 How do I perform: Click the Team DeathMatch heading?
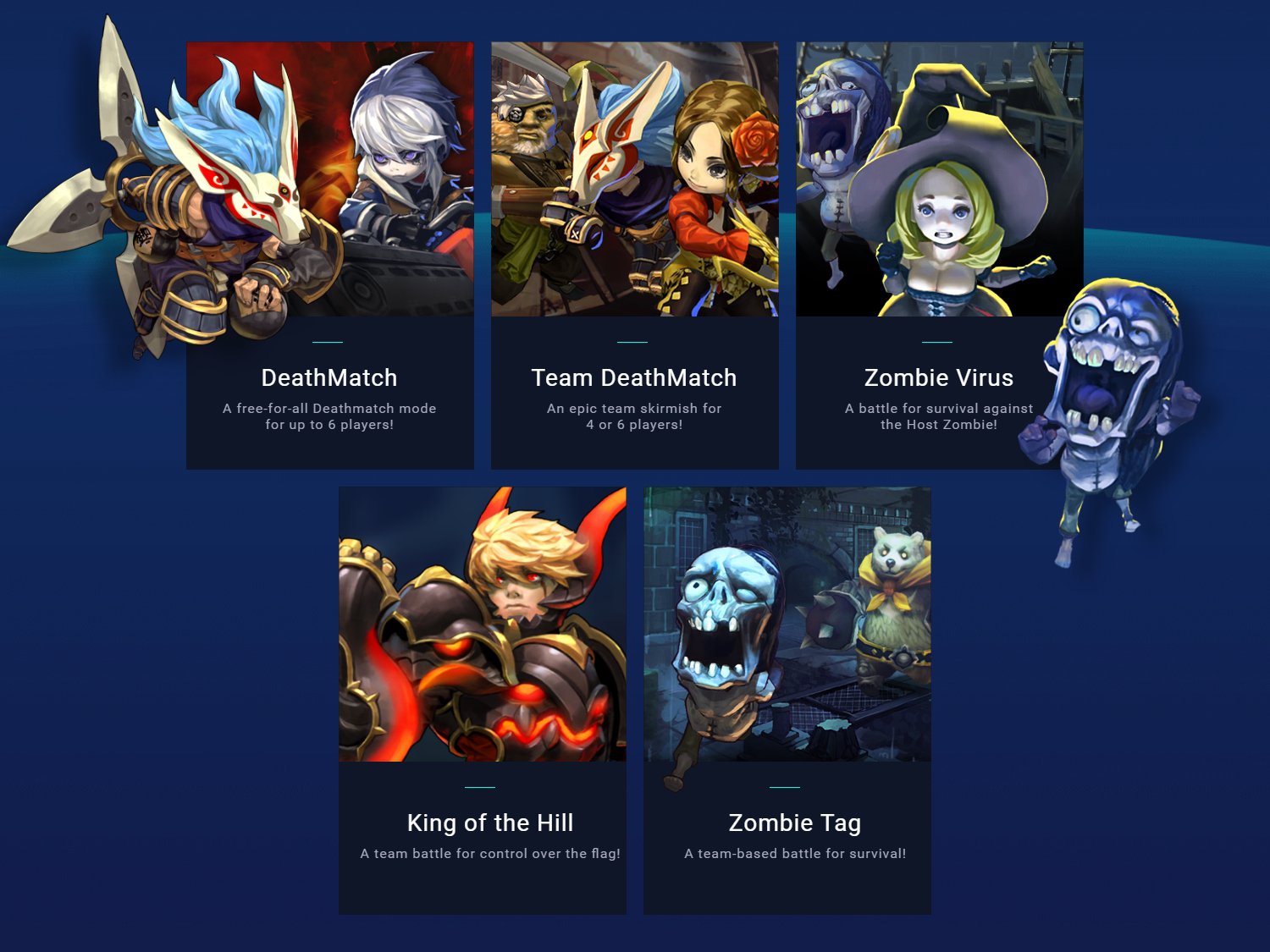[633, 378]
